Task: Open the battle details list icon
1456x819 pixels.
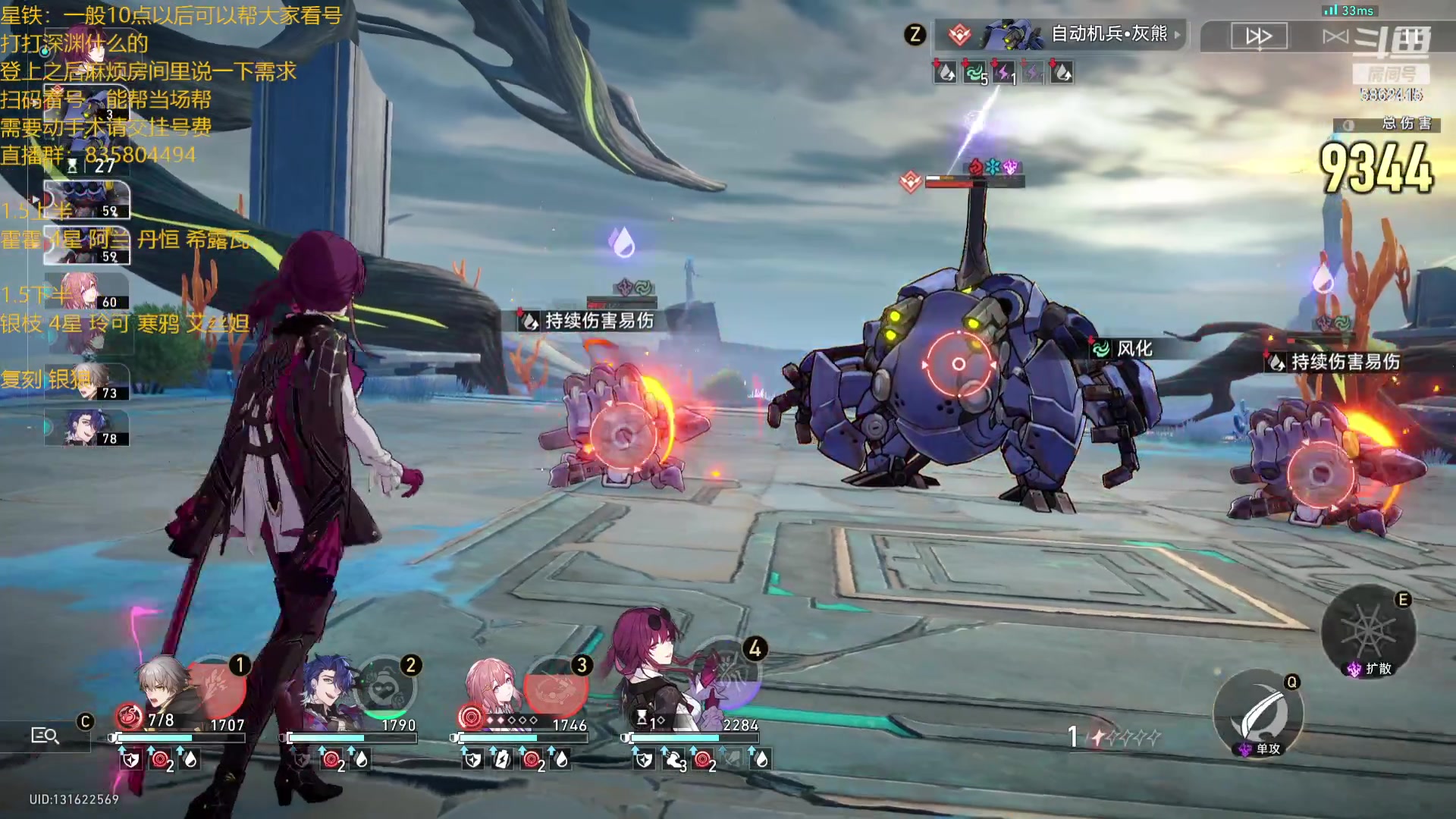Action: [44, 735]
